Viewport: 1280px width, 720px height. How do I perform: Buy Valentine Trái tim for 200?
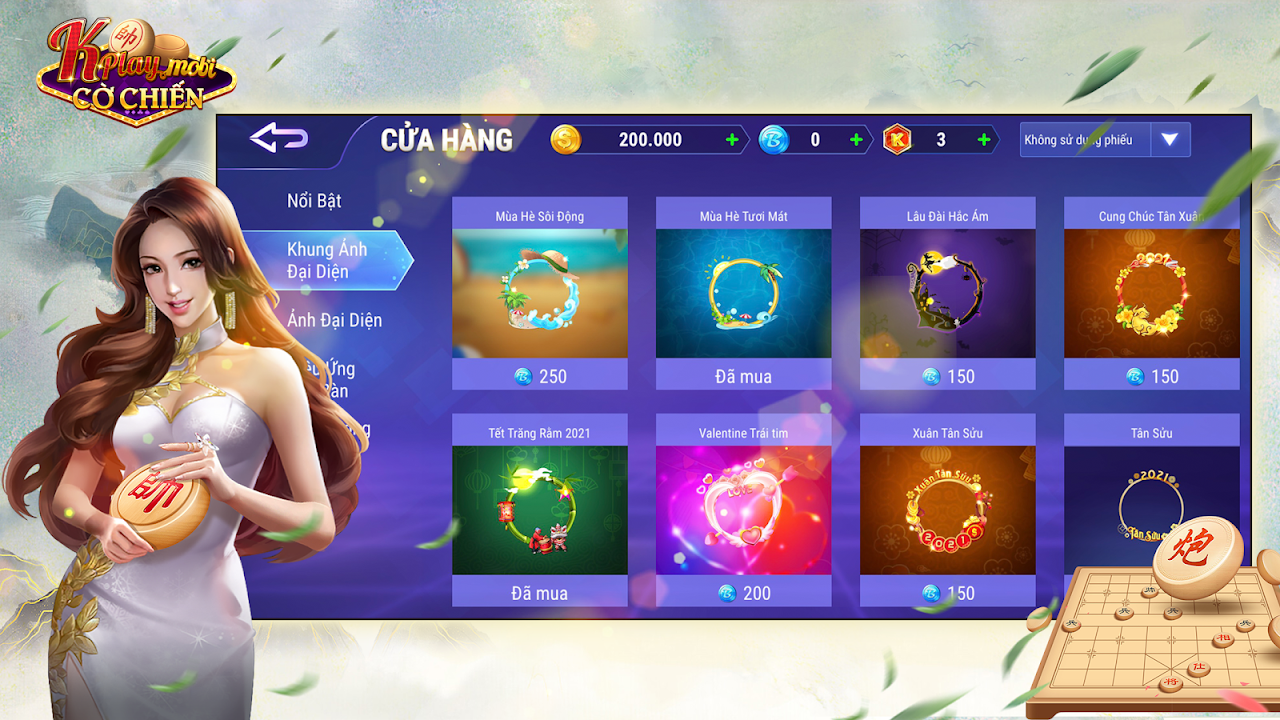click(x=744, y=593)
